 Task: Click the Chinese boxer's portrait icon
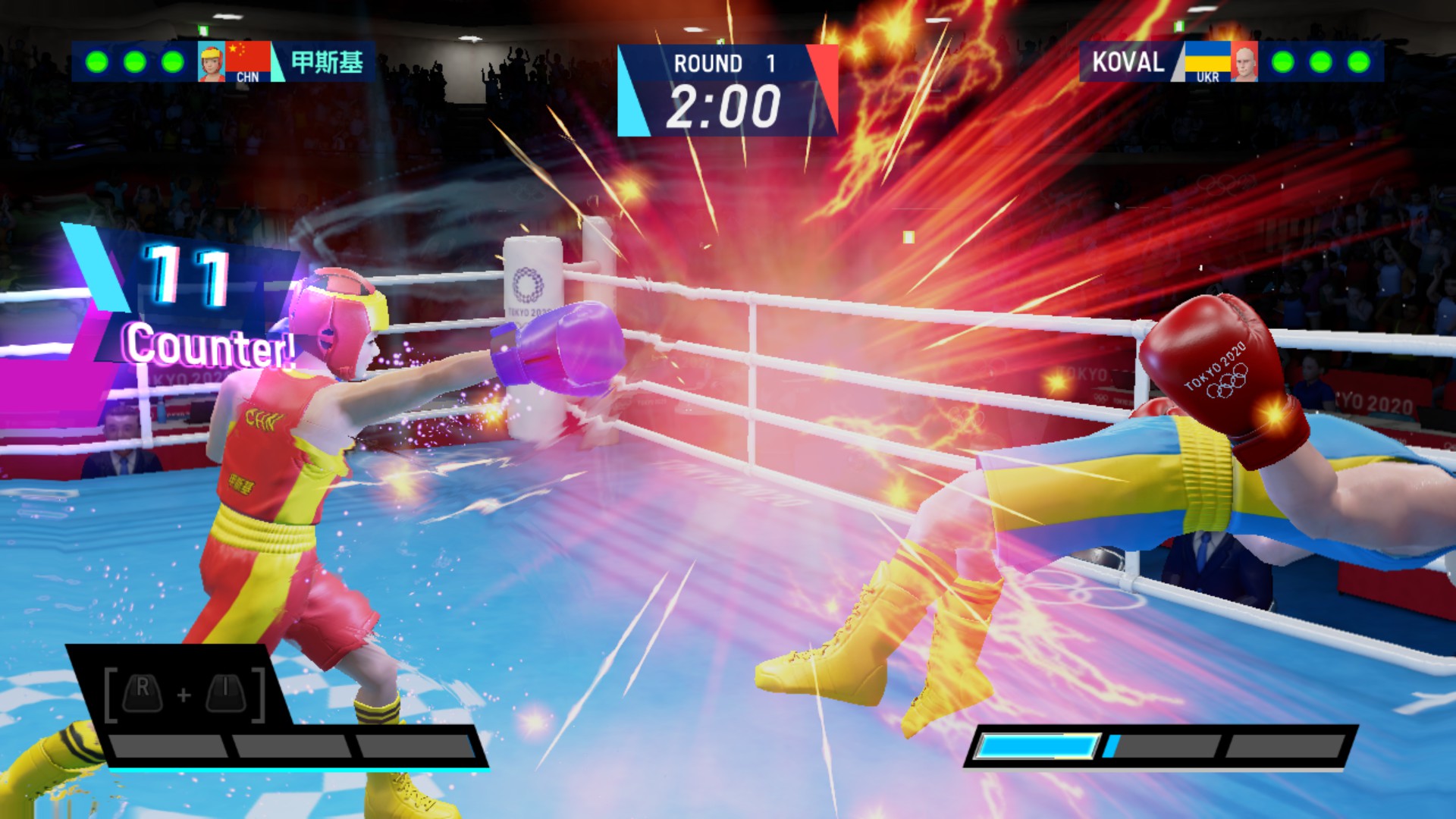point(212,62)
